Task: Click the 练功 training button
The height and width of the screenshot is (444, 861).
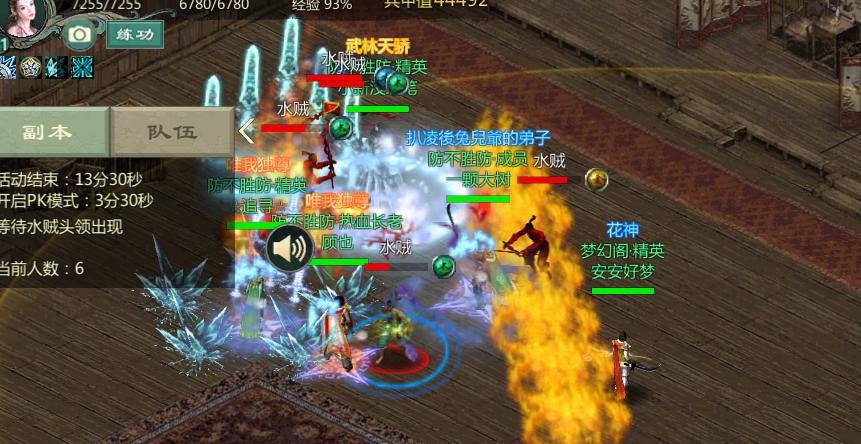Action: (x=135, y=35)
